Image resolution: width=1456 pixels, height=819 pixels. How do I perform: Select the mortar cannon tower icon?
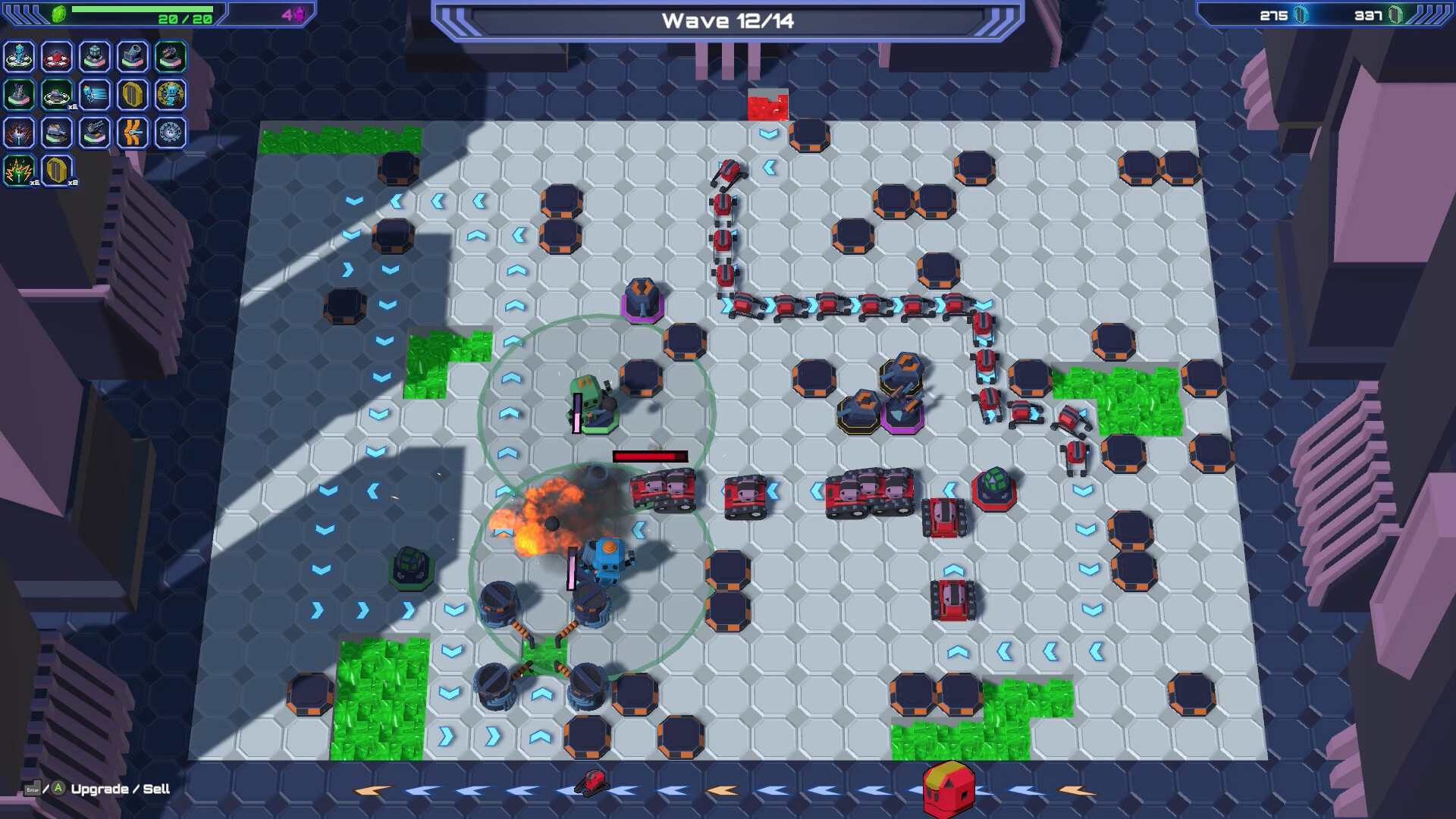point(131,56)
